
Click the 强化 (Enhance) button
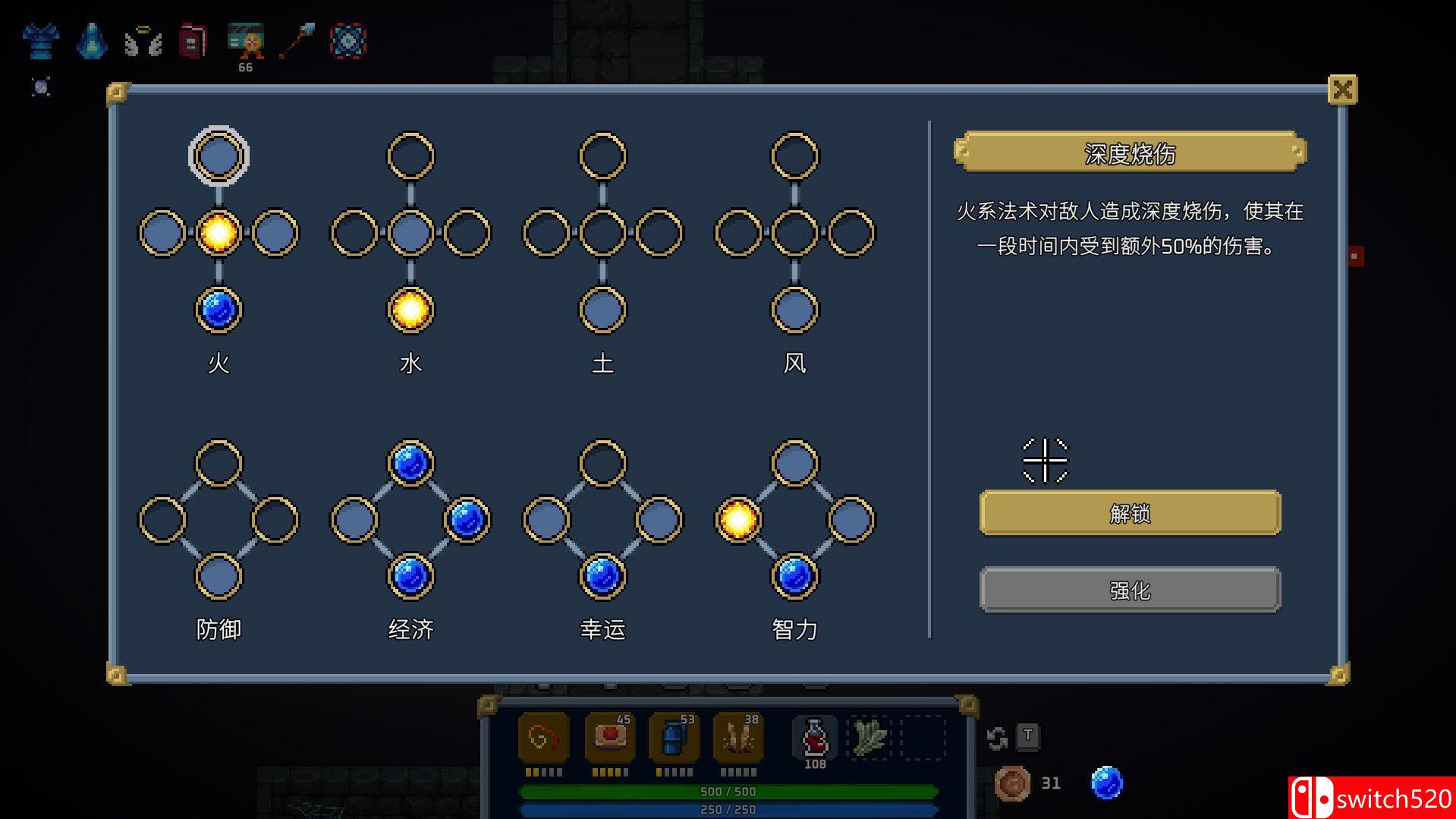(1130, 589)
